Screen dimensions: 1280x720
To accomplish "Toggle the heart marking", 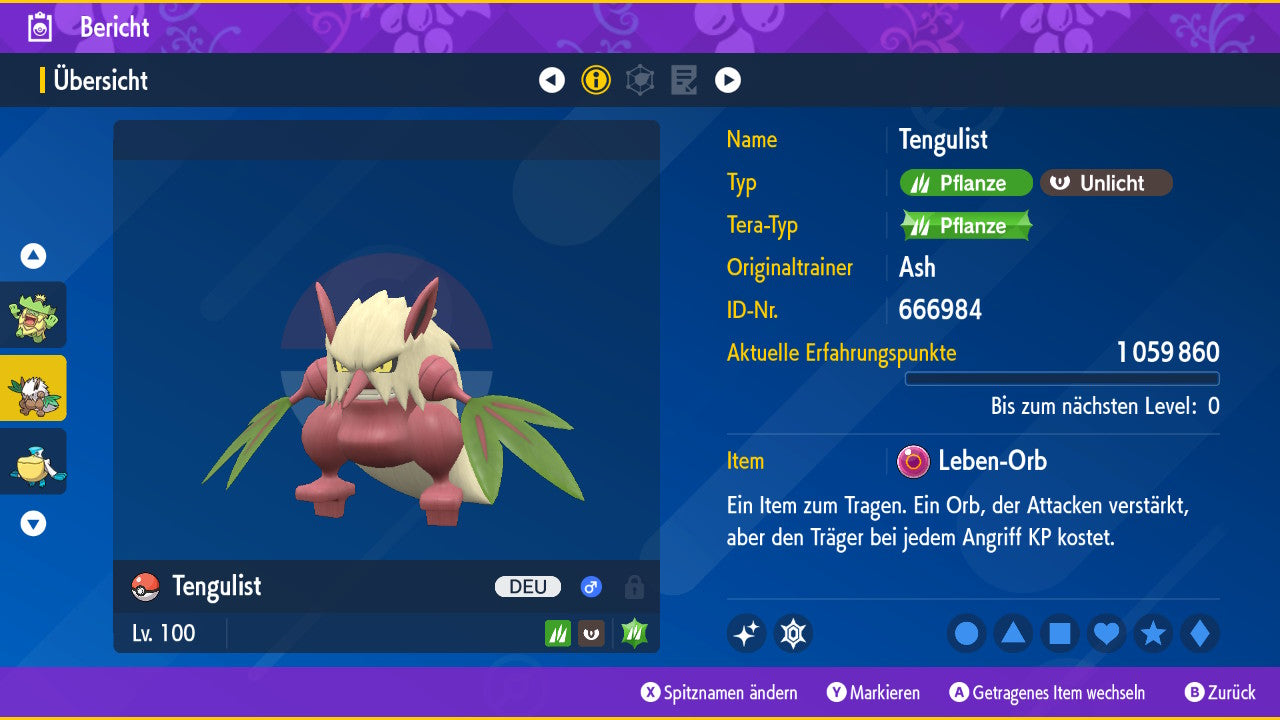I will click(x=1106, y=633).
